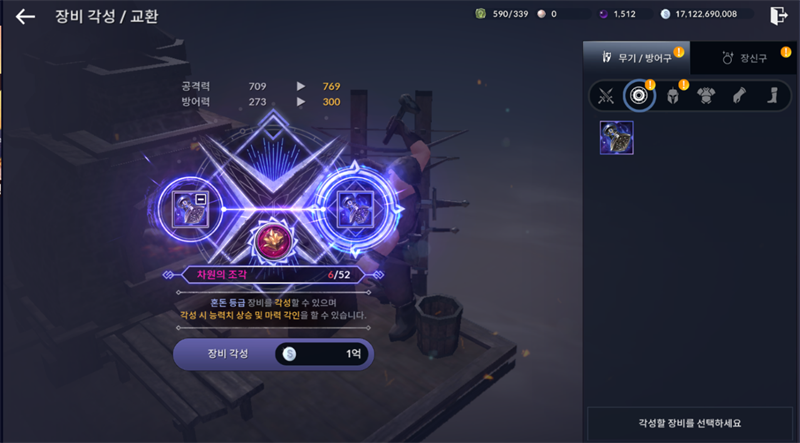
Task: Switch to the 무기 / 방어구 tab
Action: [636, 58]
